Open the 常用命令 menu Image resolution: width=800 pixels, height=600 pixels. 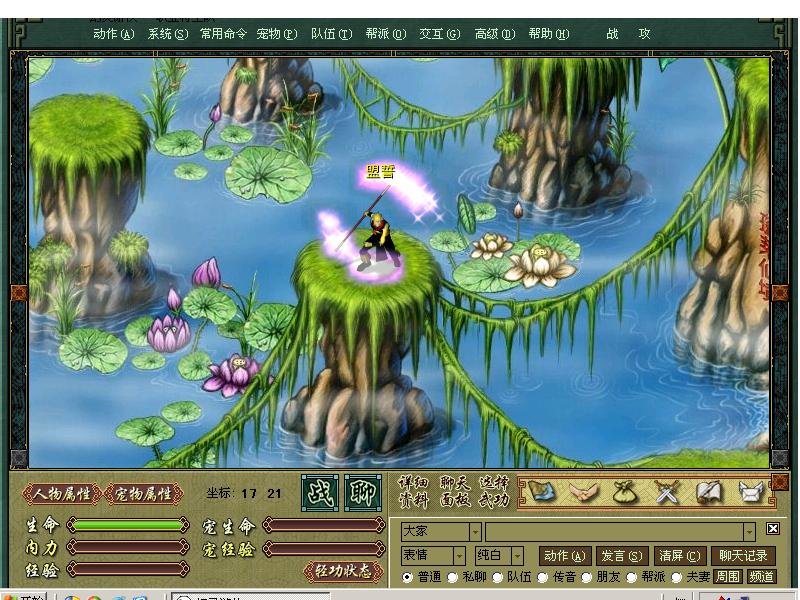pyautogui.click(x=223, y=33)
